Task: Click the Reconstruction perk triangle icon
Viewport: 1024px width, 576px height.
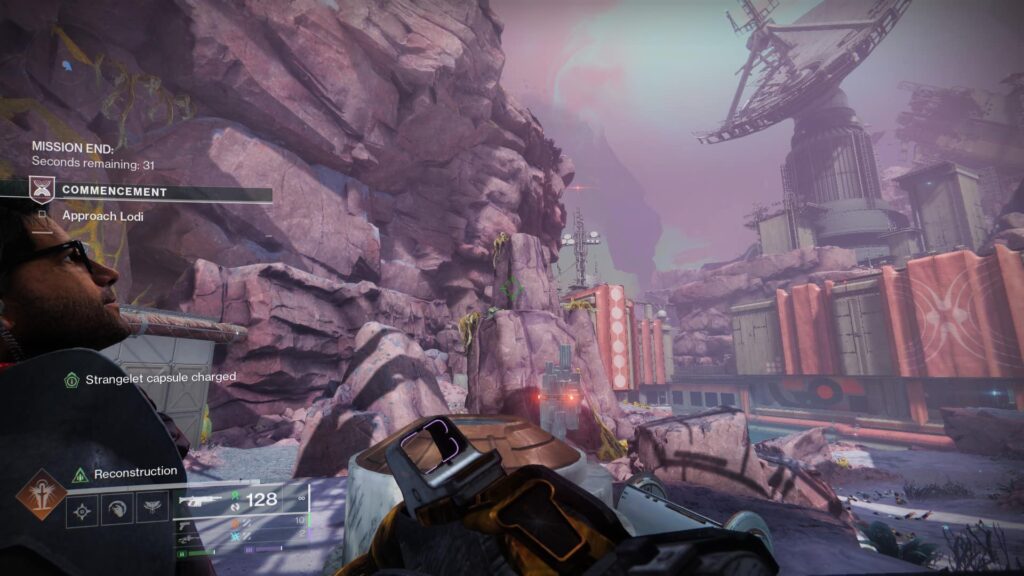Action: pos(80,474)
